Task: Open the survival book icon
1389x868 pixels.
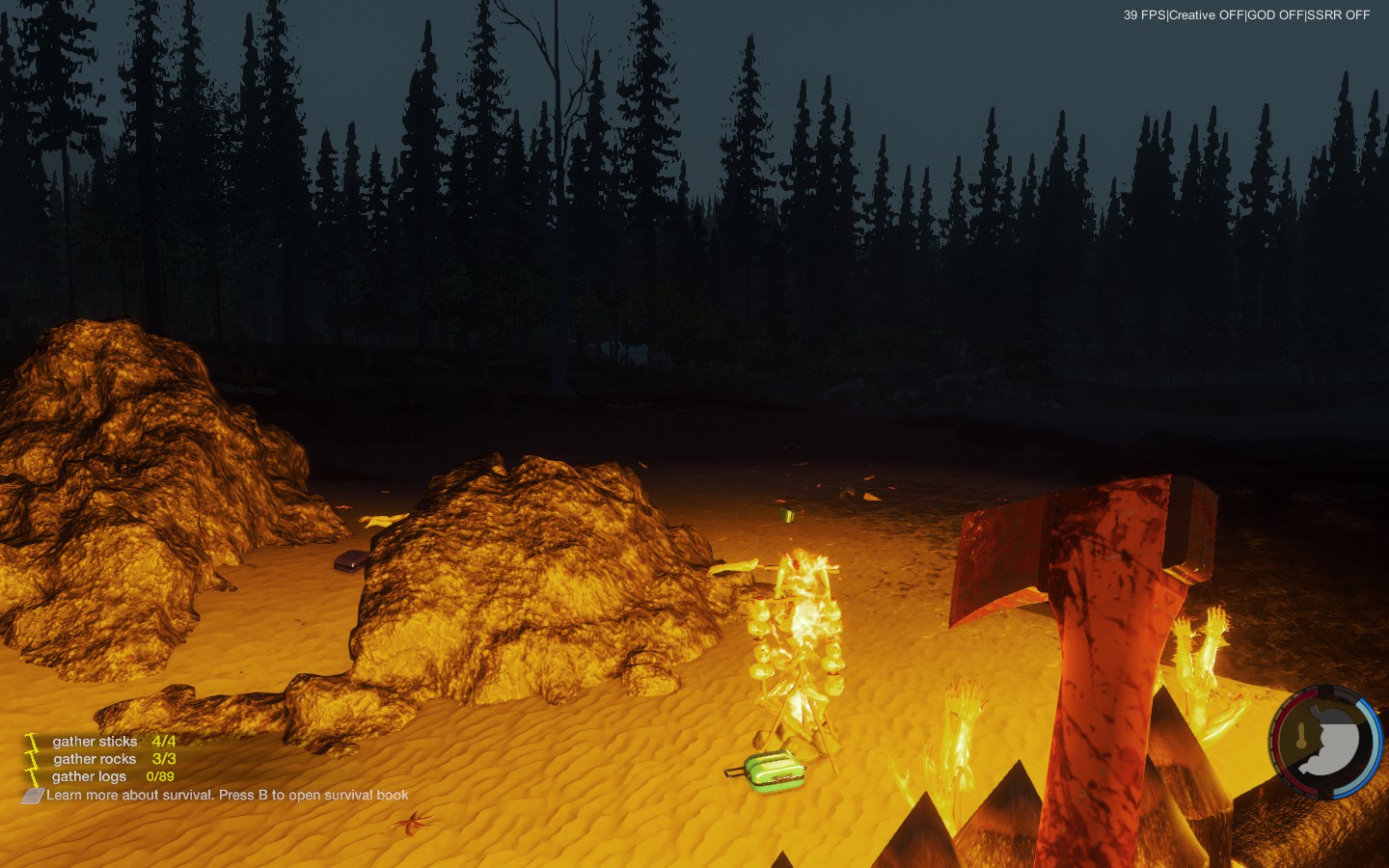Action: click(33, 796)
